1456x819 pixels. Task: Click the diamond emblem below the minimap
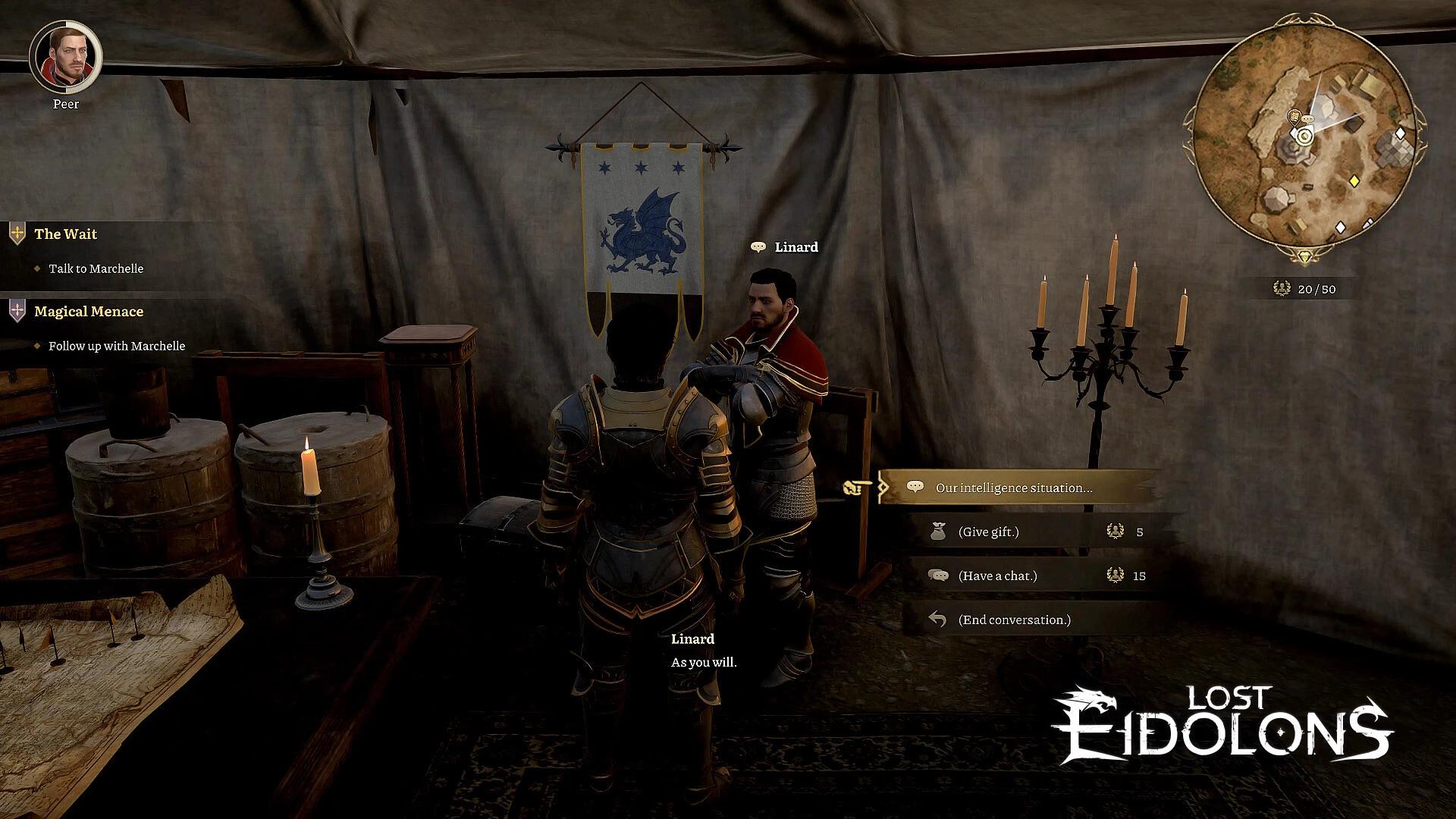[1304, 256]
